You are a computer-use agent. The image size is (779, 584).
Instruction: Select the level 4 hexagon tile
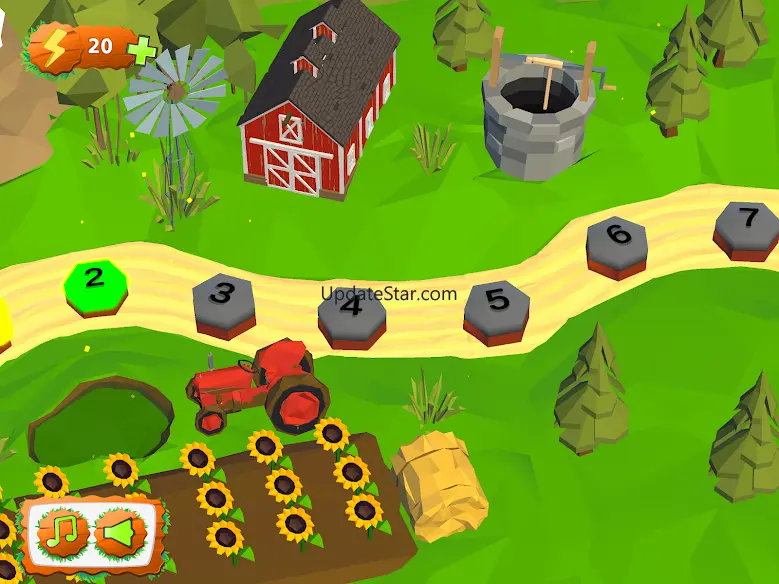[351, 310]
